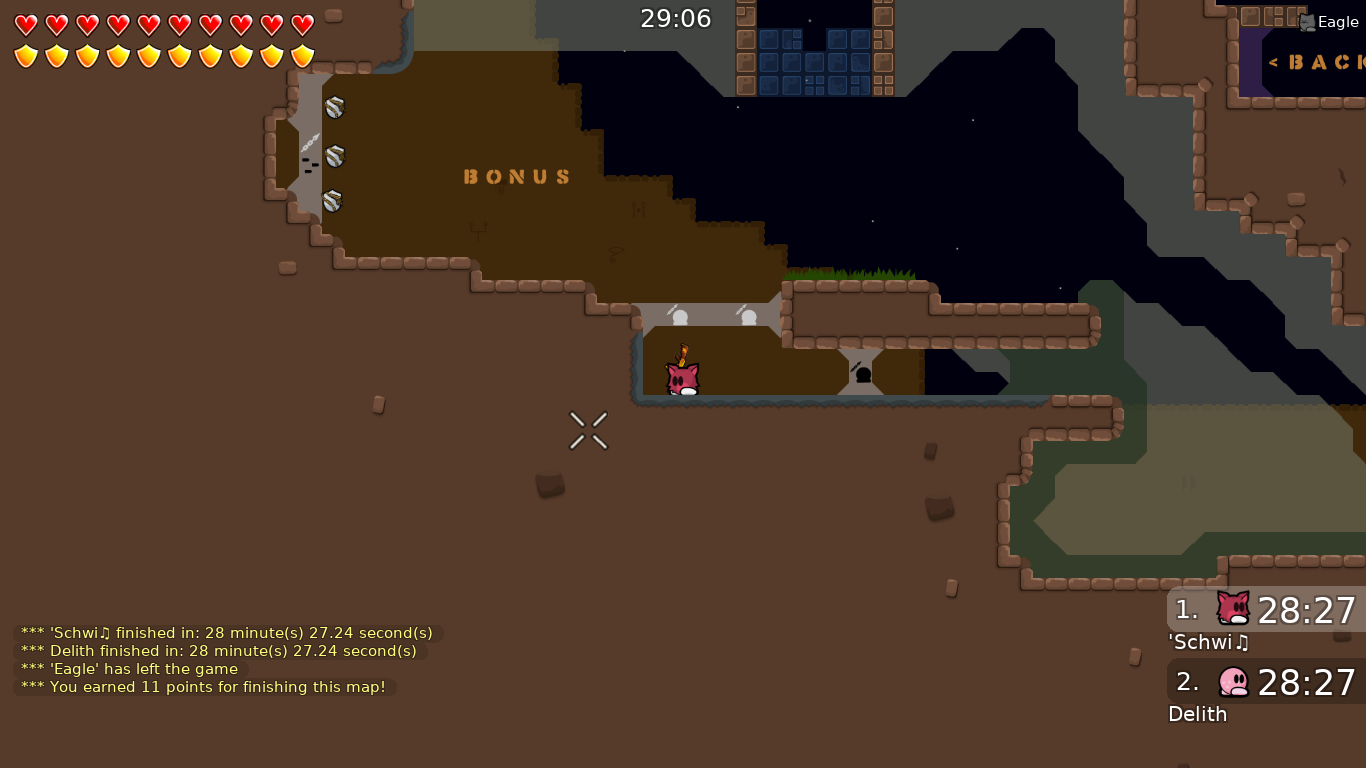Click the 'You earned 11 points' chat message
Screen dimensions: 1366x768
(x=205, y=687)
